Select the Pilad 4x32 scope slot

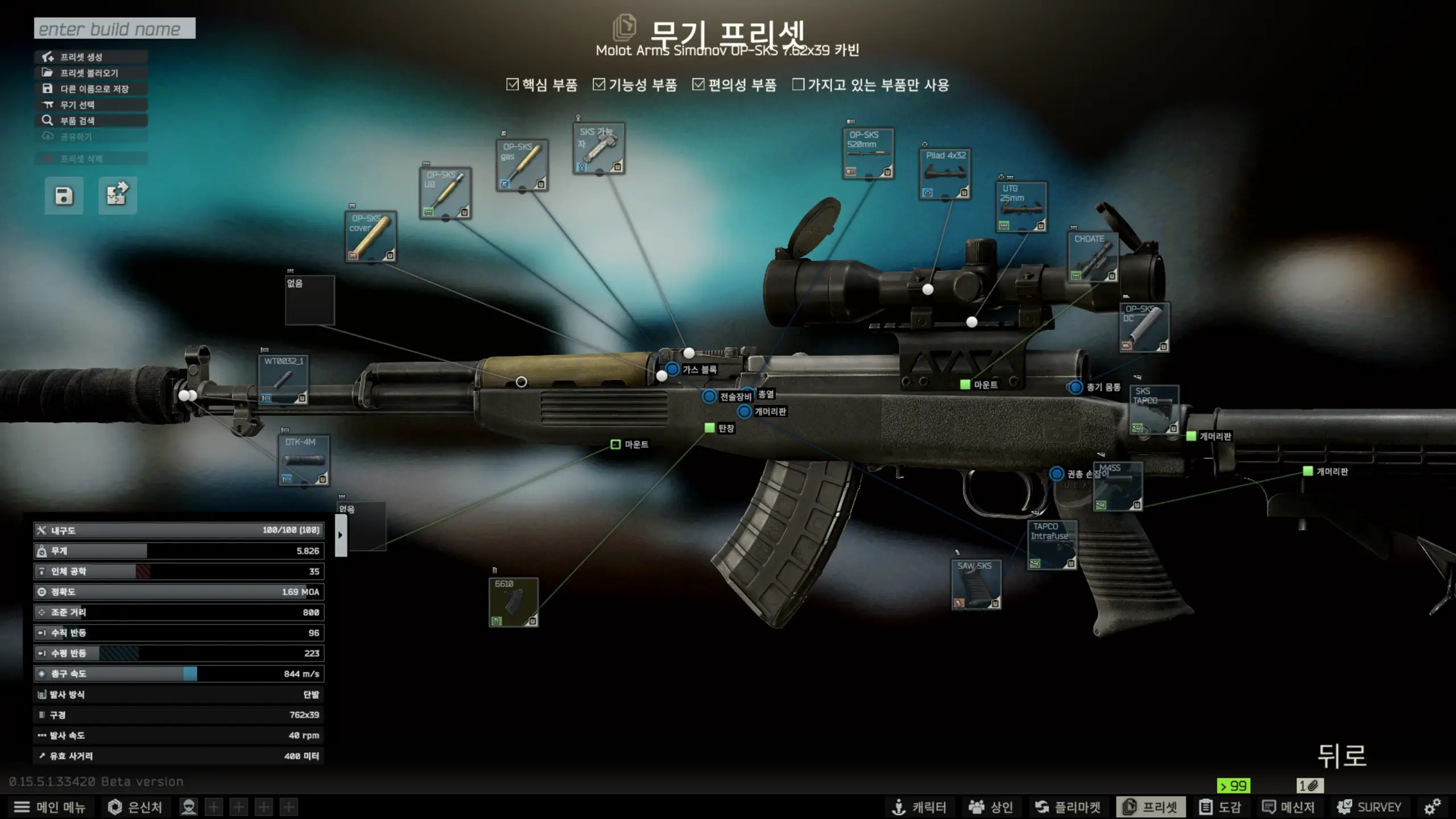click(945, 174)
